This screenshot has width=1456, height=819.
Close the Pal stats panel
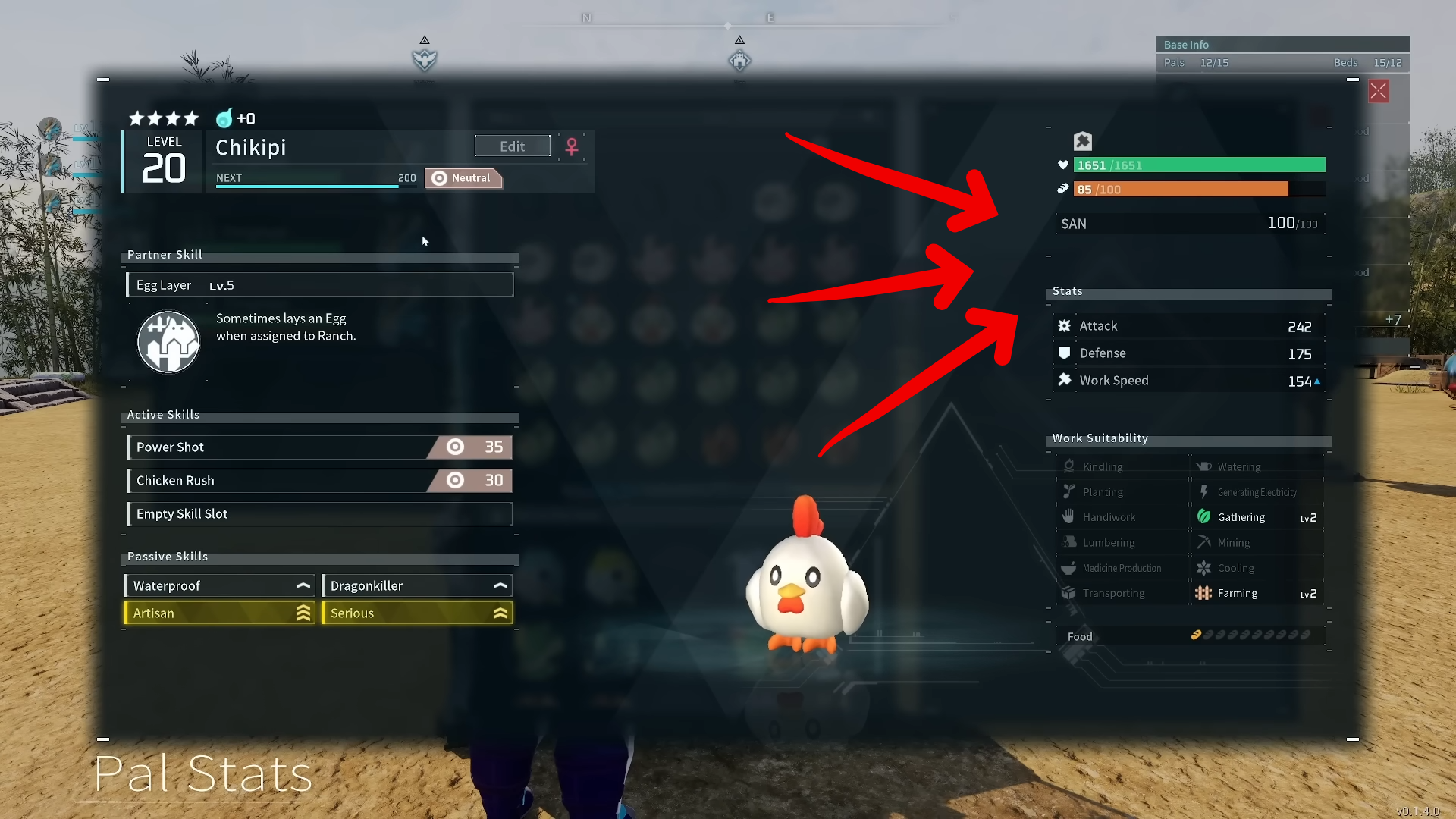tap(1378, 92)
